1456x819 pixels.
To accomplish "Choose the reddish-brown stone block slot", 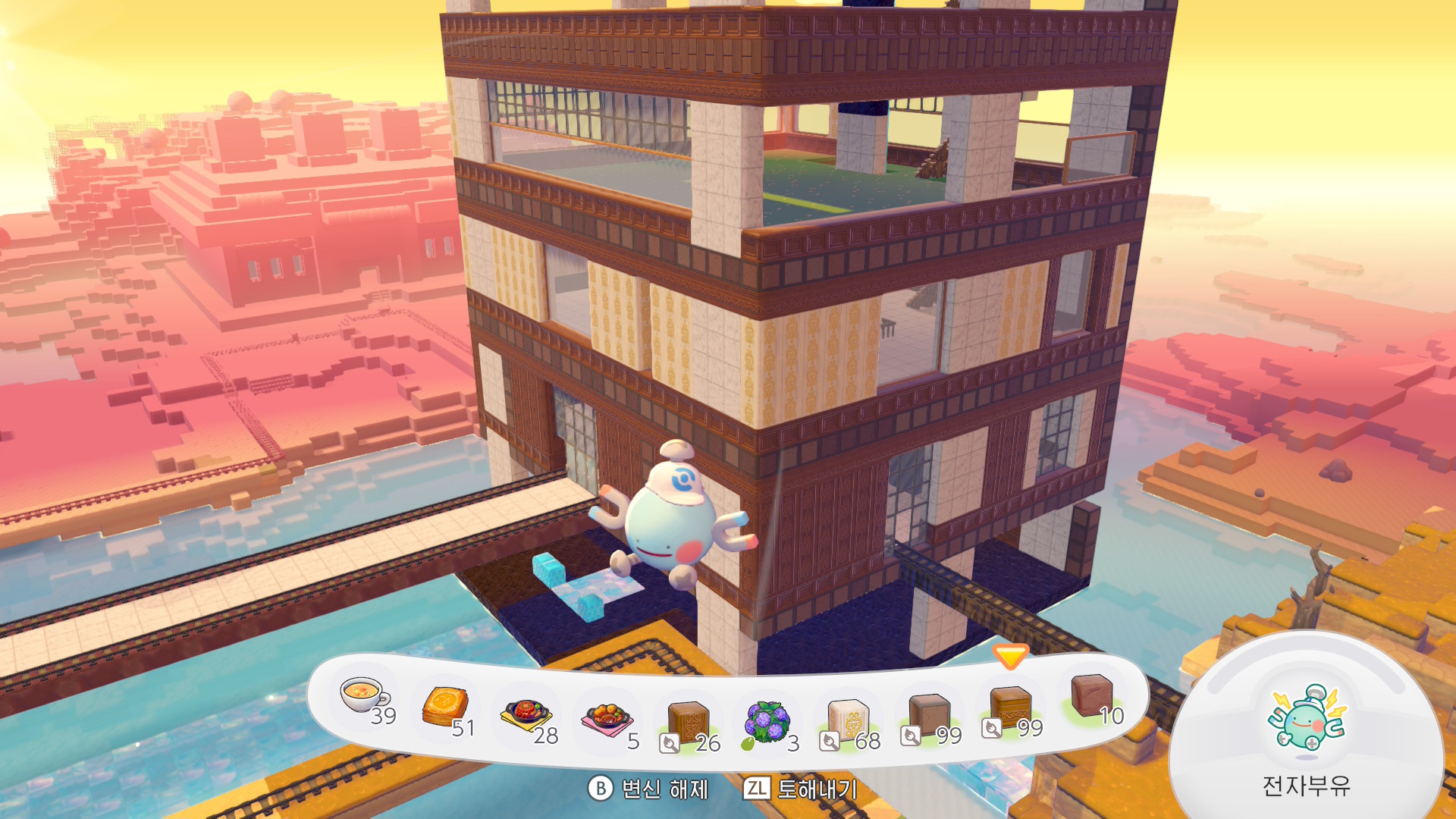I will point(1091,696).
